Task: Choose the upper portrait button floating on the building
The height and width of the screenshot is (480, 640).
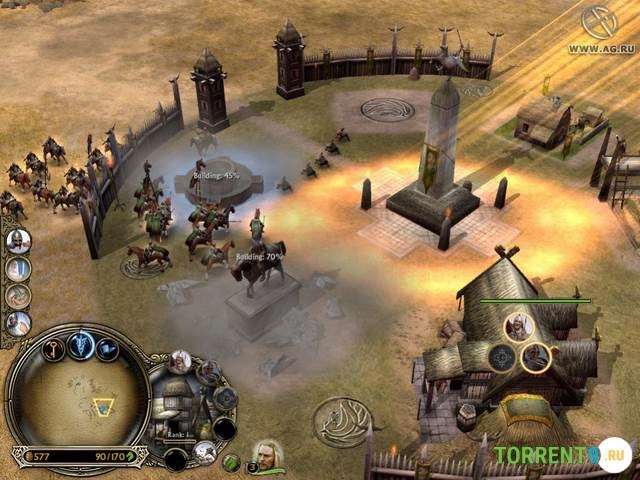Action: coord(518,324)
